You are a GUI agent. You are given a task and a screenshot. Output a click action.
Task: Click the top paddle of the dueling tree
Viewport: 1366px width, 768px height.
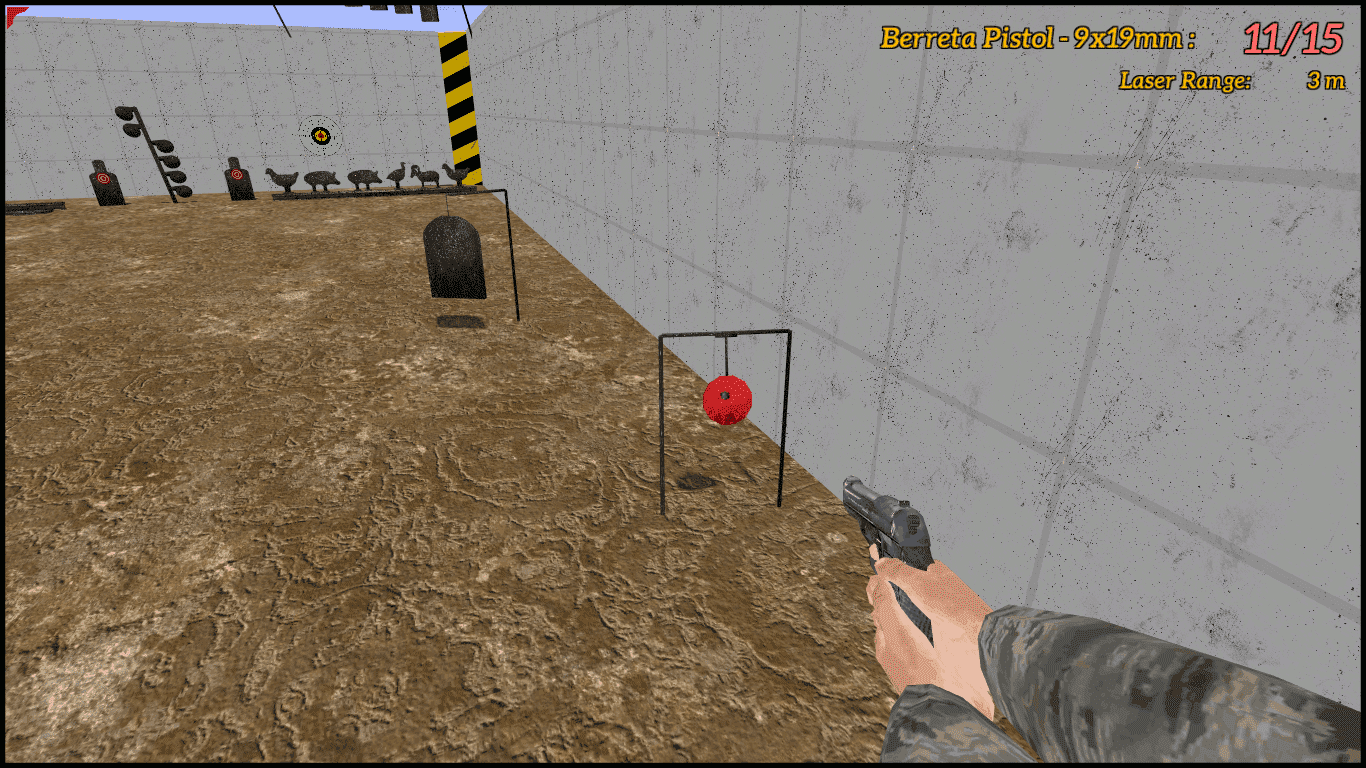[x=124, y=113]
